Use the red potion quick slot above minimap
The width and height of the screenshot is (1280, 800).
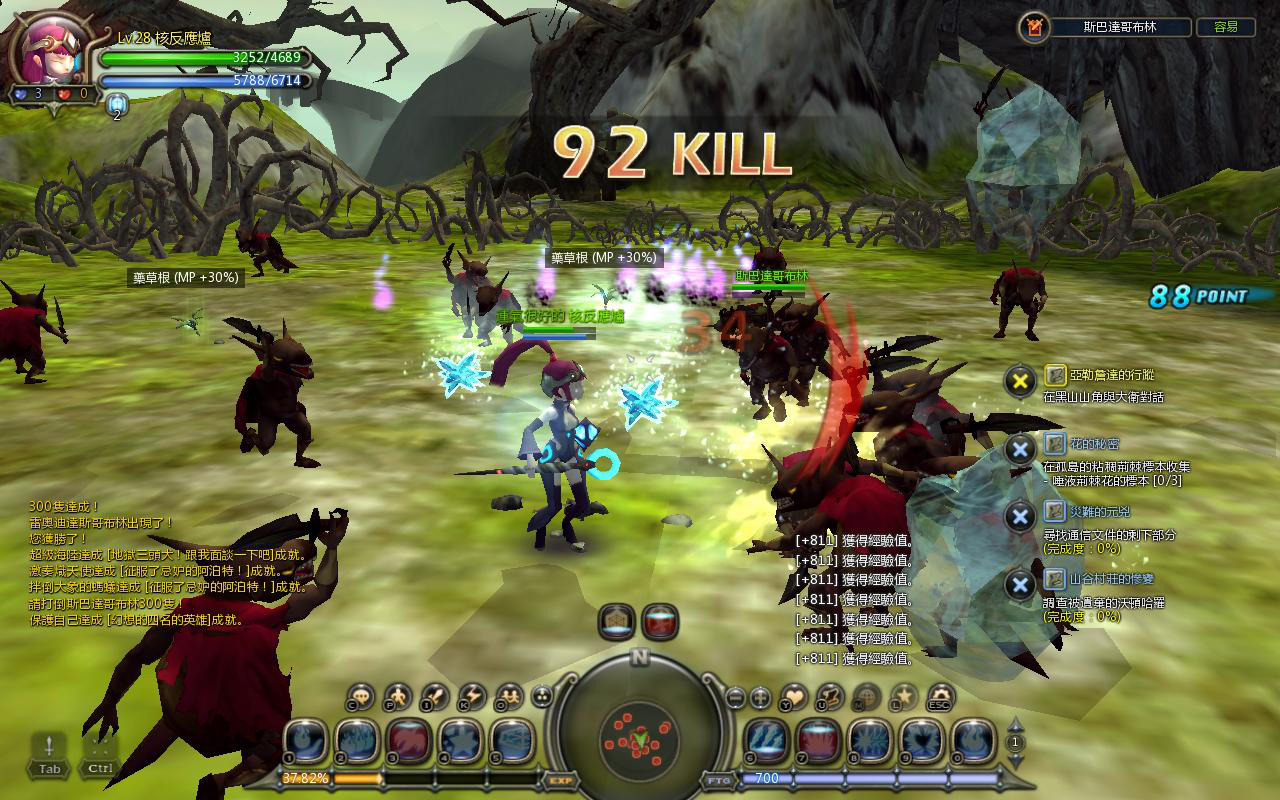point(660,623)
